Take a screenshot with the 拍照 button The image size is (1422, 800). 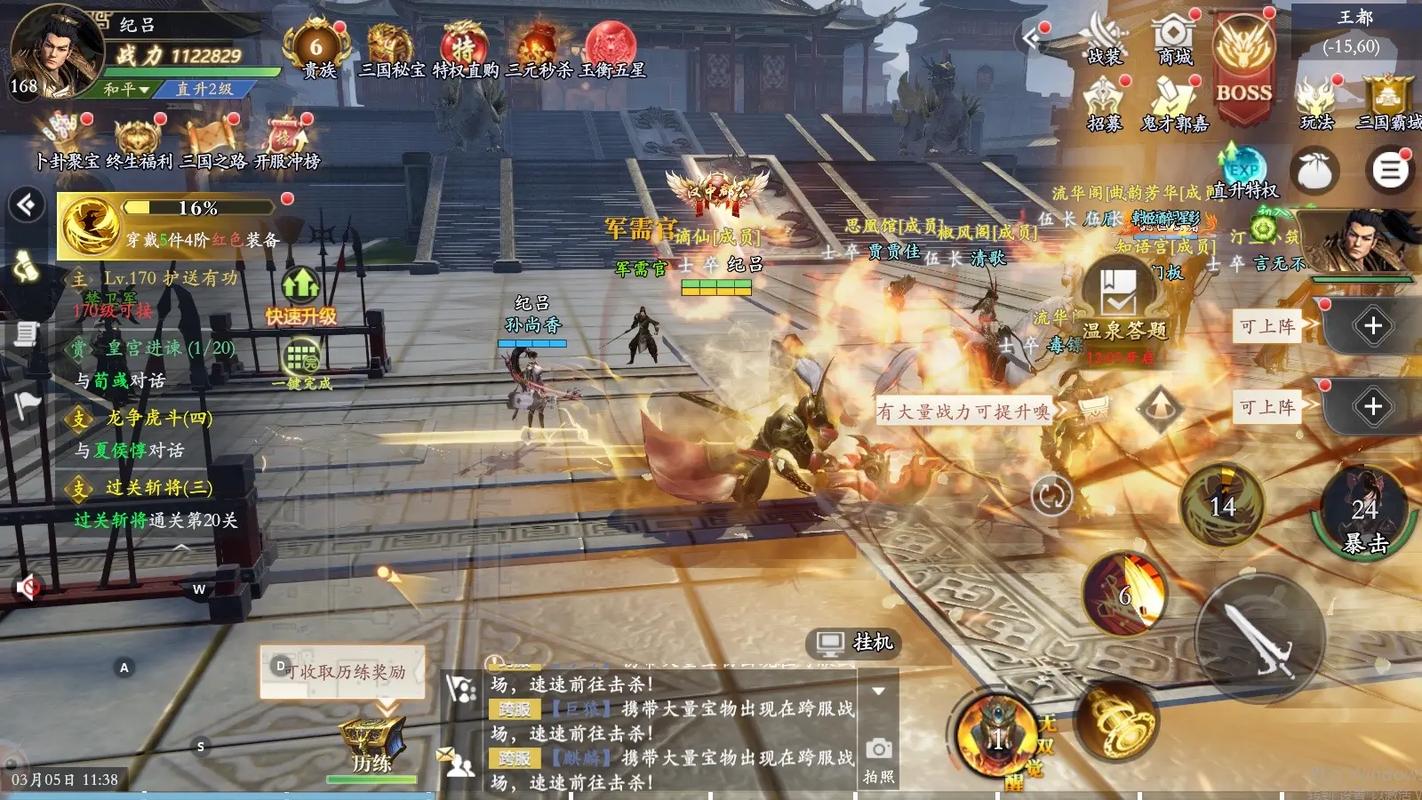[x=879, y=759]
